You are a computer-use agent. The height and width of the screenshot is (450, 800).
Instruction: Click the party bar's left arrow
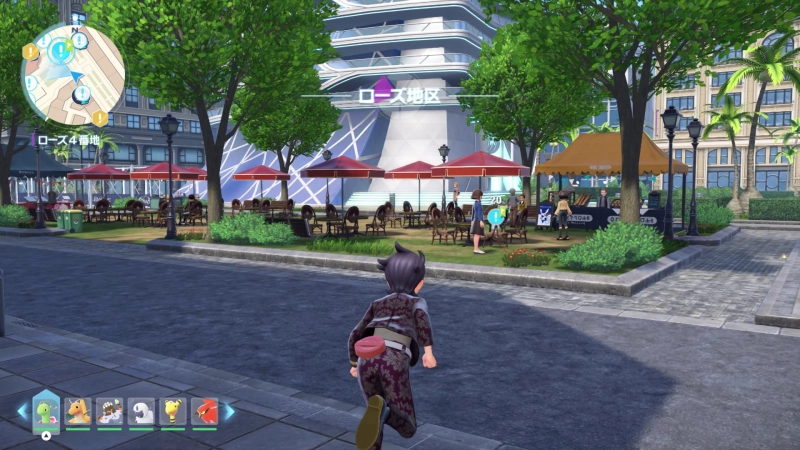click(x=21, y=411)
